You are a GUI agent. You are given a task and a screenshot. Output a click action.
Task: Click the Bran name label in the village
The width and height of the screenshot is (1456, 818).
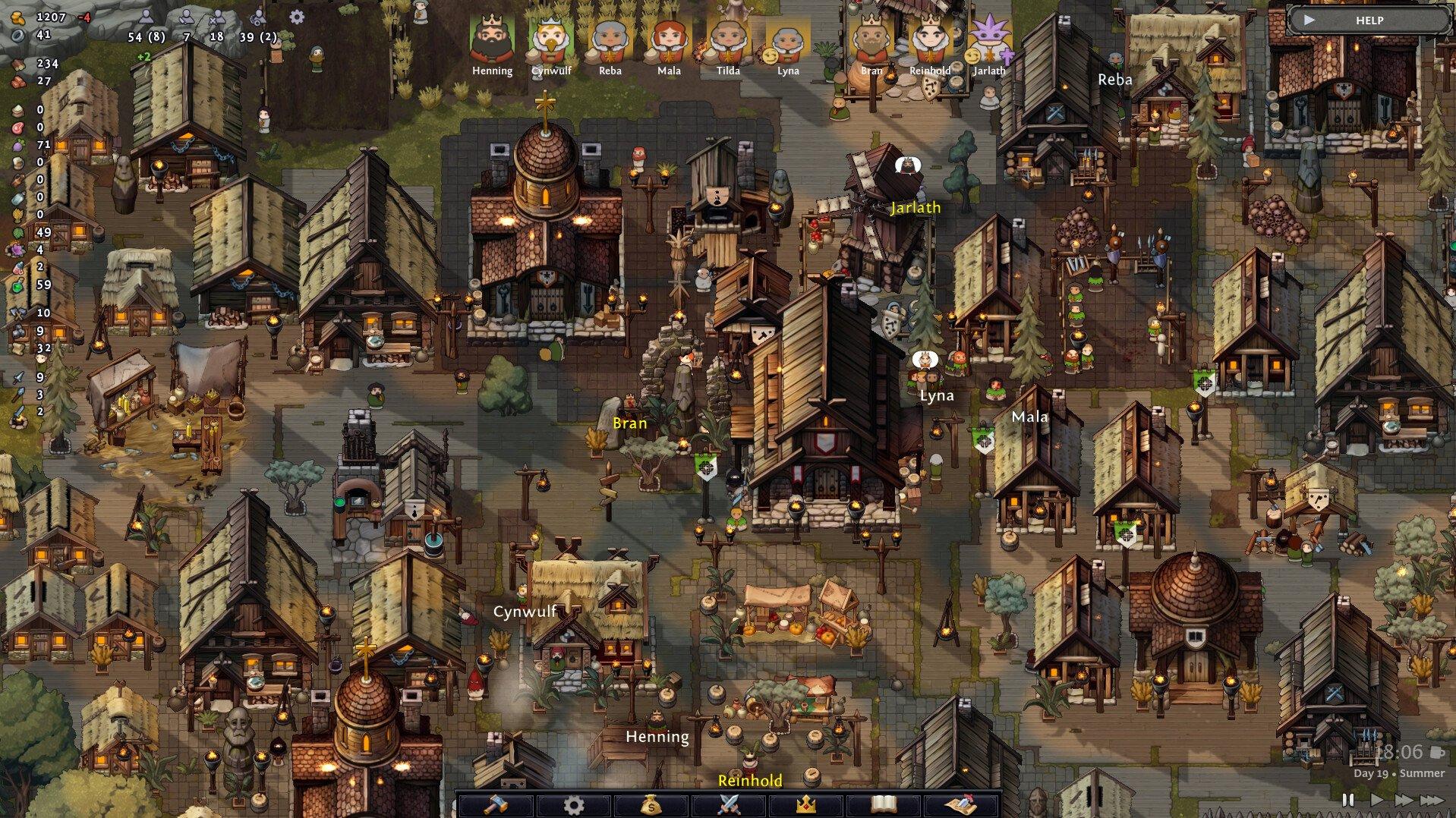[x=629, y=423]
